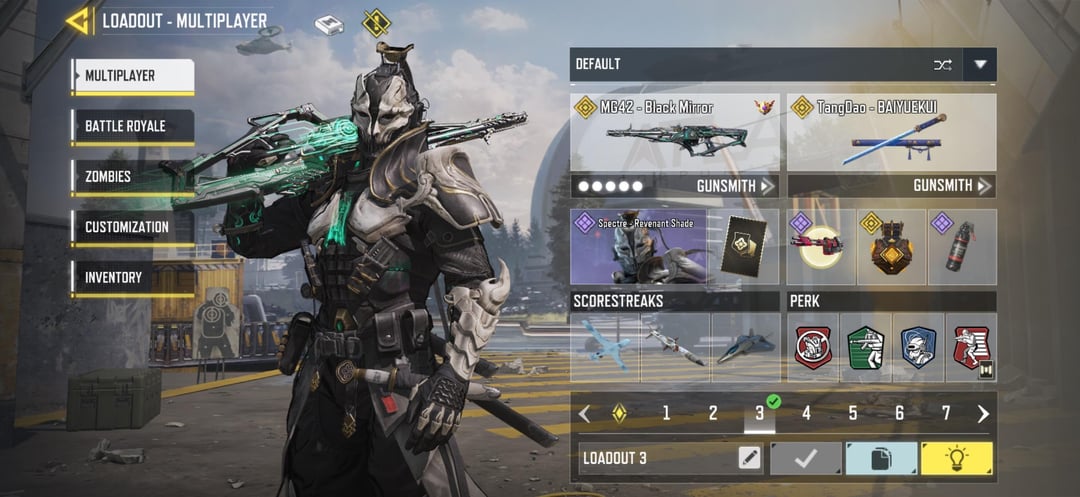Open the Customization menu

coord(132,227)
